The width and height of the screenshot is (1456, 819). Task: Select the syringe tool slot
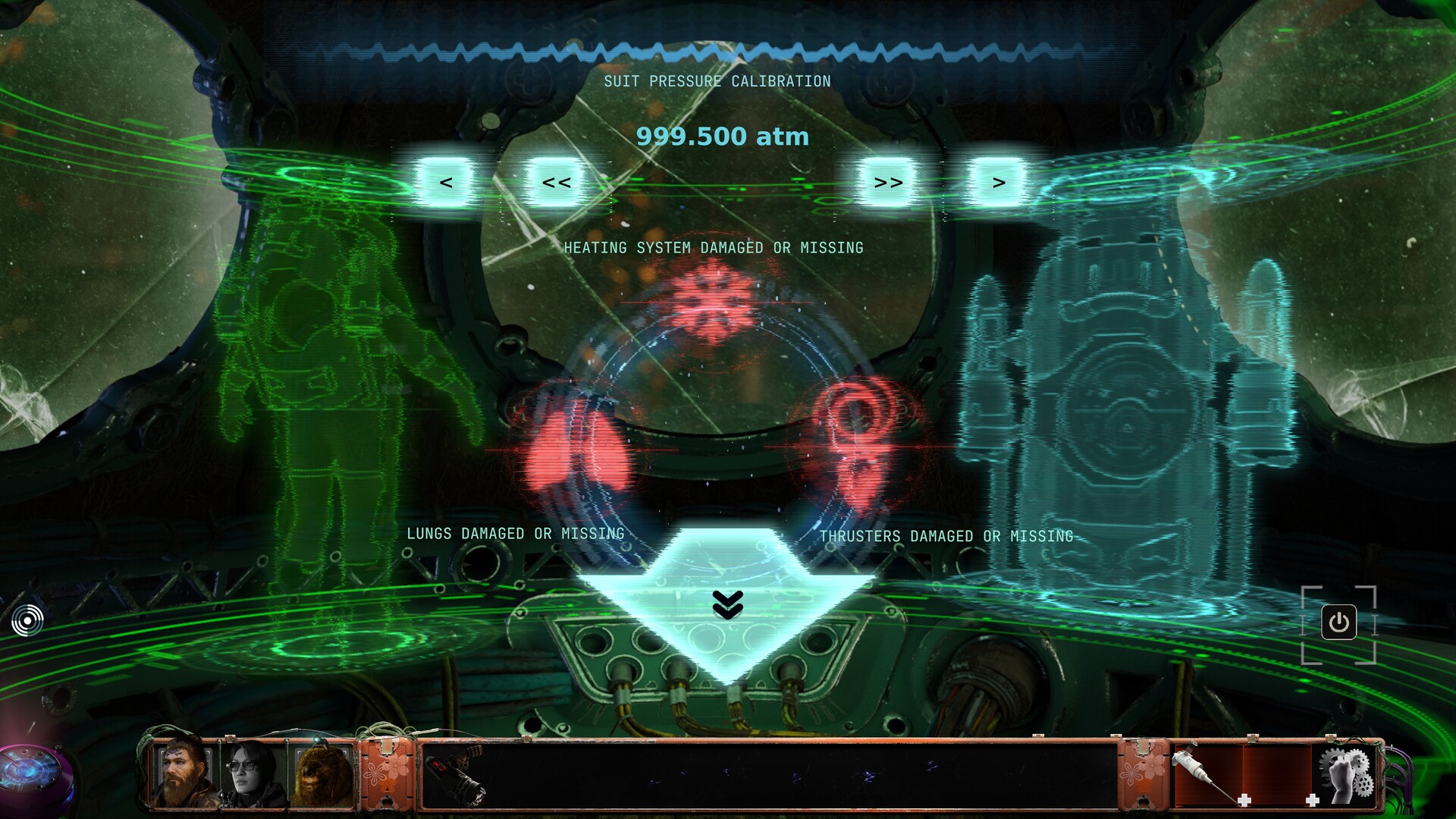click(1206, 773)
